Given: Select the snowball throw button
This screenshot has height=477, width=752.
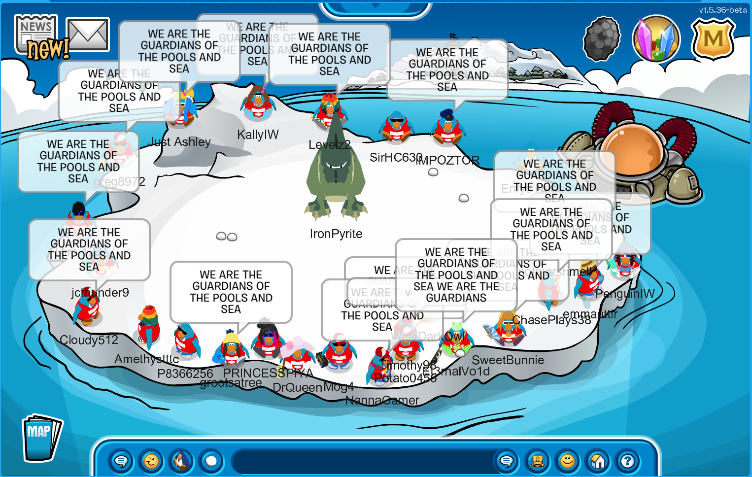Looking at the screenshot, I should pyautogui.click(x=211, y=461).
